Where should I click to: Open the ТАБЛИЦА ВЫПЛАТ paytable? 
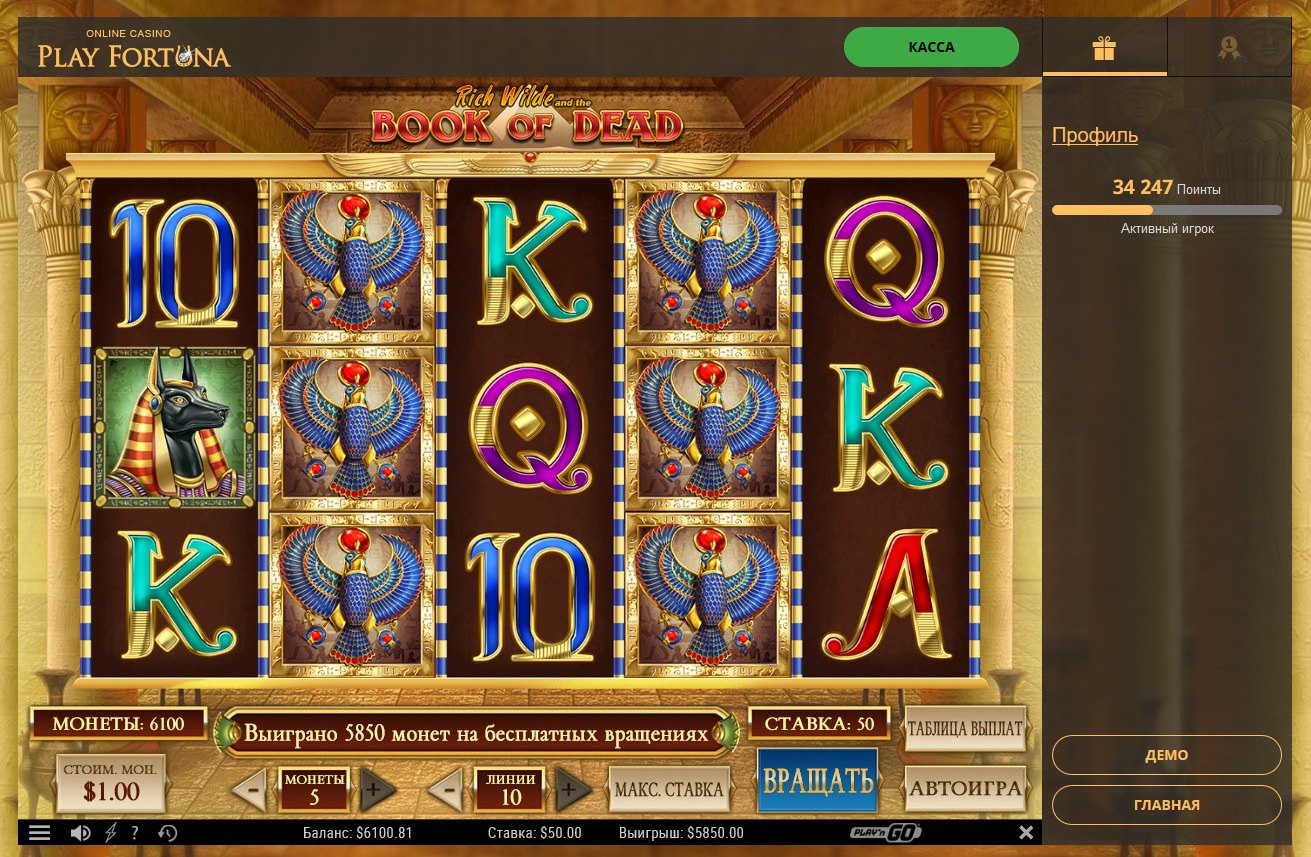[x=965, y=729]
